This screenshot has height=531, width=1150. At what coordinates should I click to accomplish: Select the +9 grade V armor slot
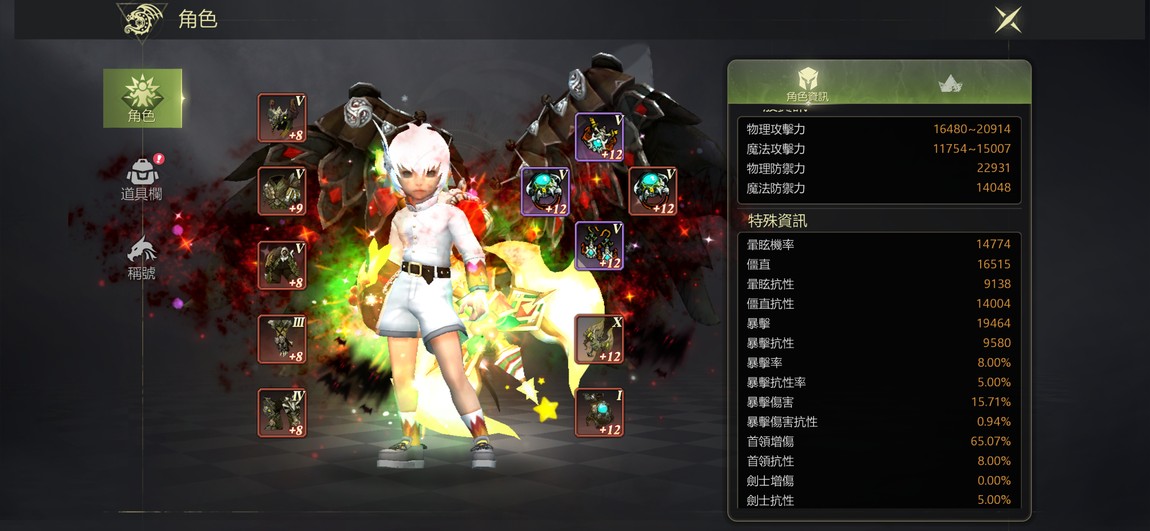(x=282, y=191)
